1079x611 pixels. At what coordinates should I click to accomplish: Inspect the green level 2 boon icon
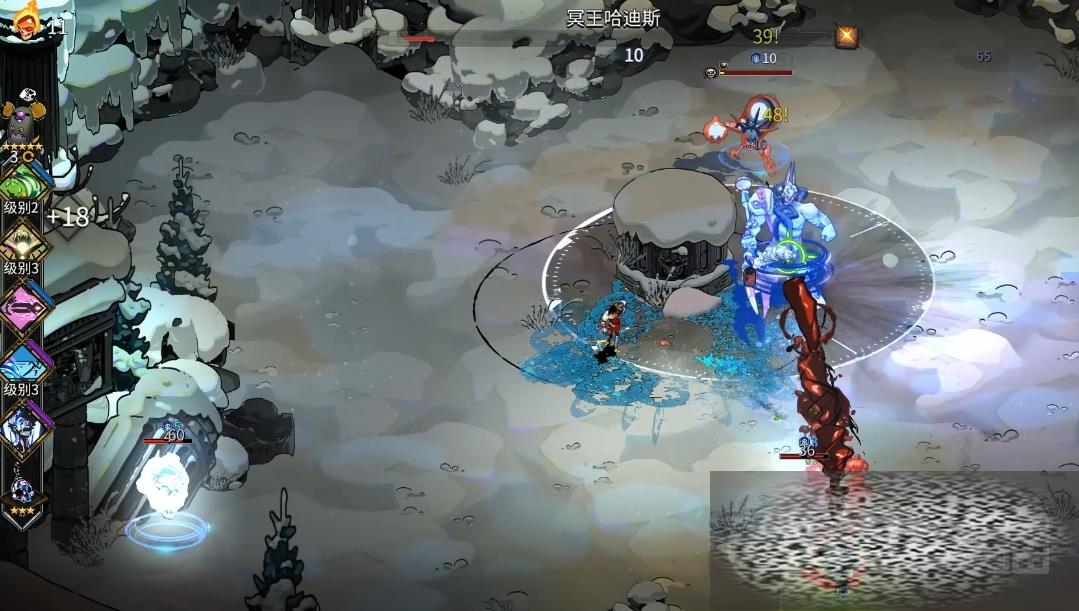click(24, 183)
